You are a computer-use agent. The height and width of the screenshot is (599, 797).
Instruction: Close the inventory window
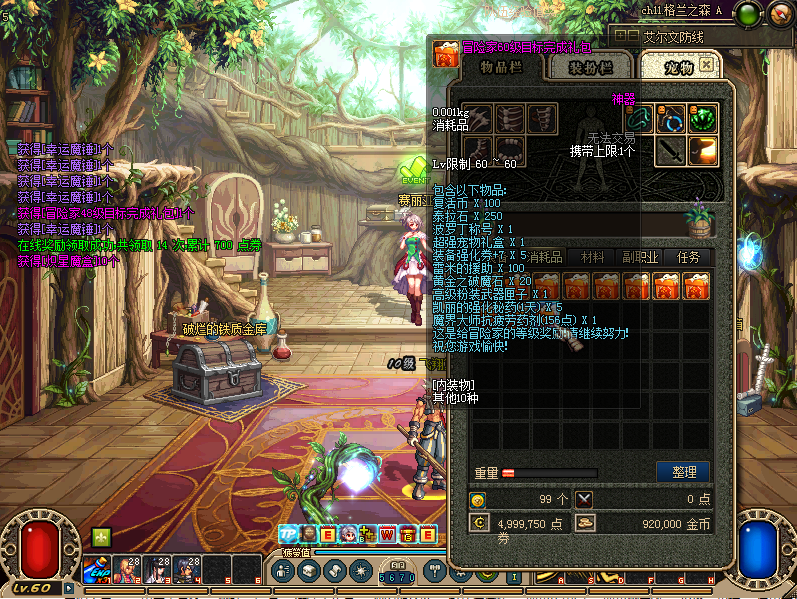click(707, 64)
